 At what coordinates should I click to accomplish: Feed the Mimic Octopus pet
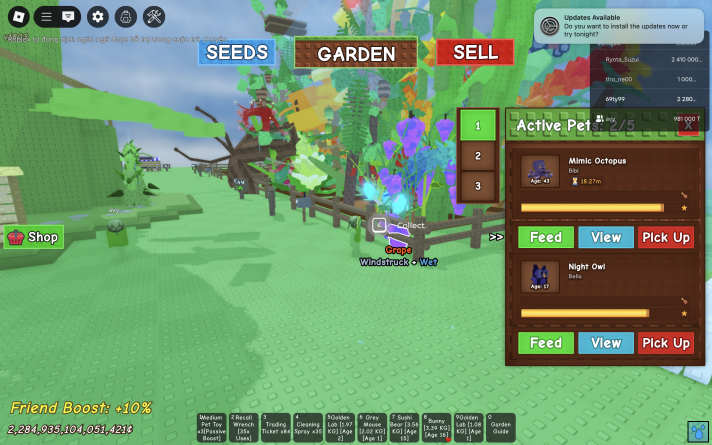point(545,237)
